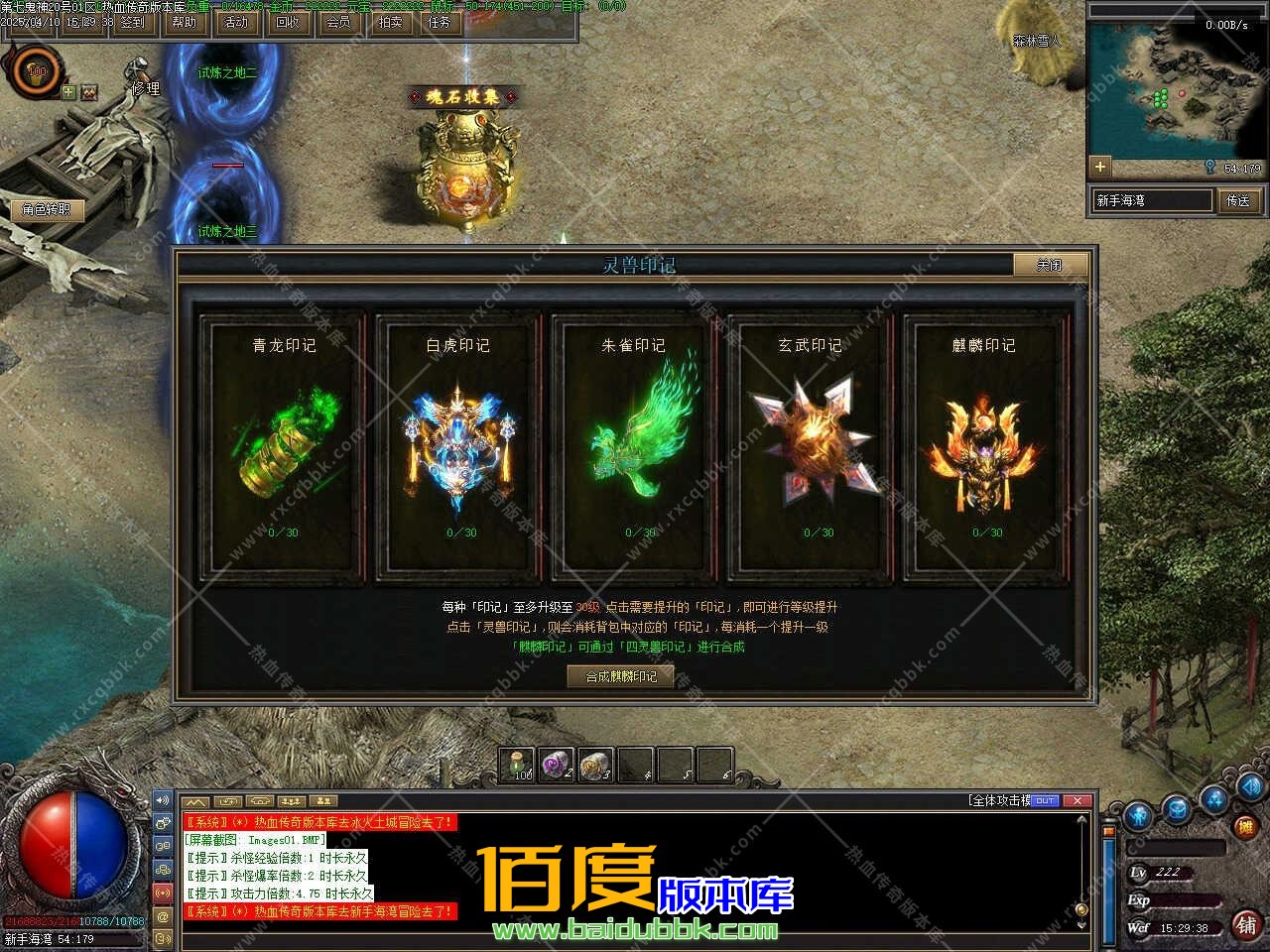
Task: Open the 签到 sign-in menu
Action: pos(133,22)
